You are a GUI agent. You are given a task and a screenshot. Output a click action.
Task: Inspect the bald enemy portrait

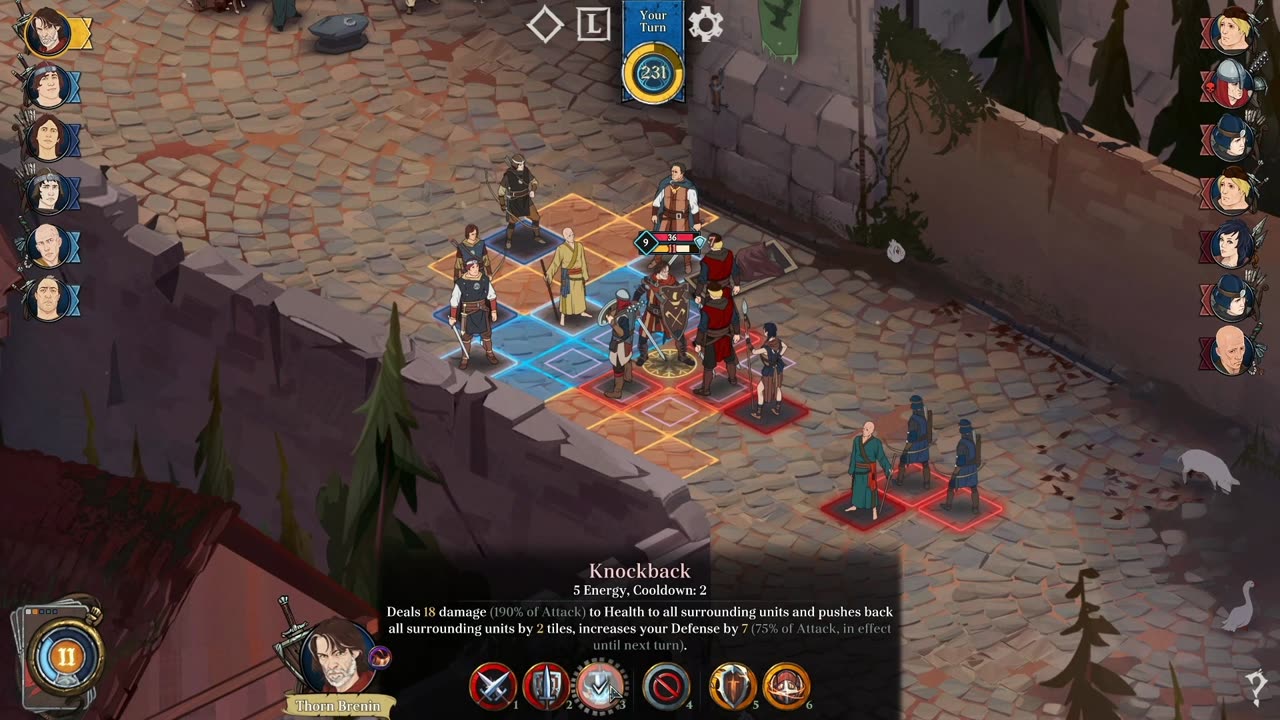pyautogui.click(x=1232, y=351)
